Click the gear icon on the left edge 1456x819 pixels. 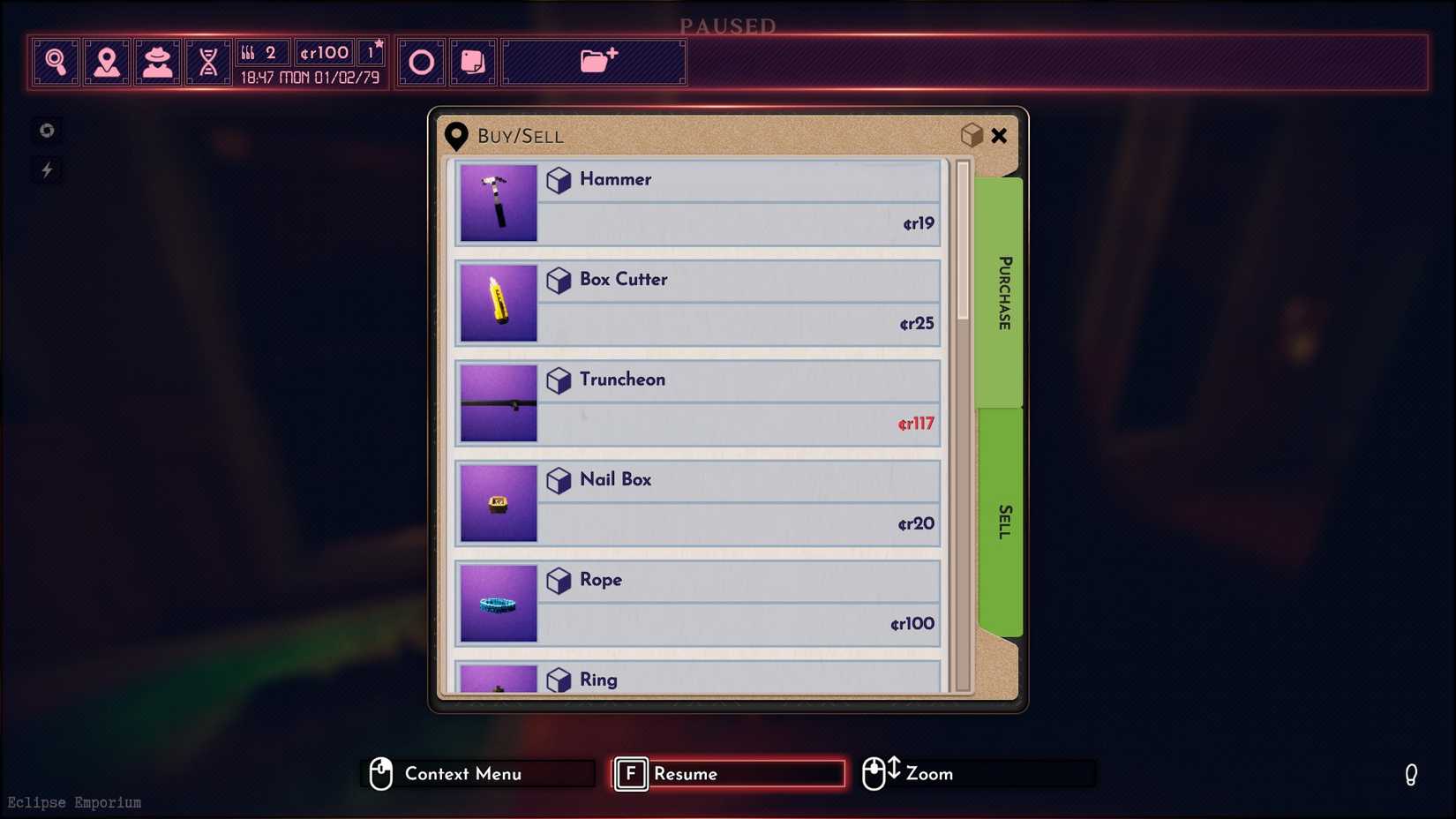[x=46, y=130]
